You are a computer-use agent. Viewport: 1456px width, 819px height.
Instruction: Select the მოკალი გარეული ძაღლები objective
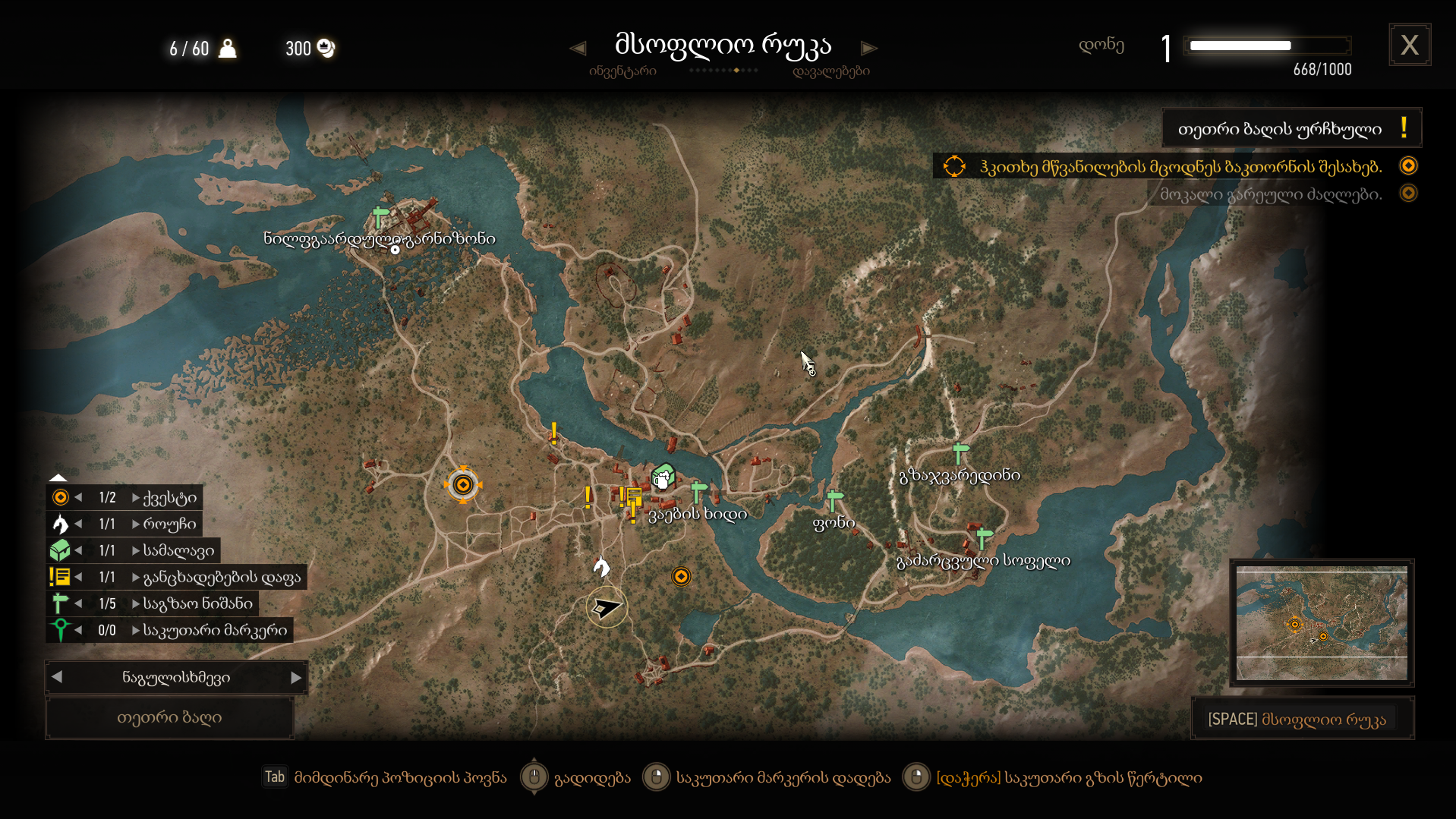click(1271, 194)
